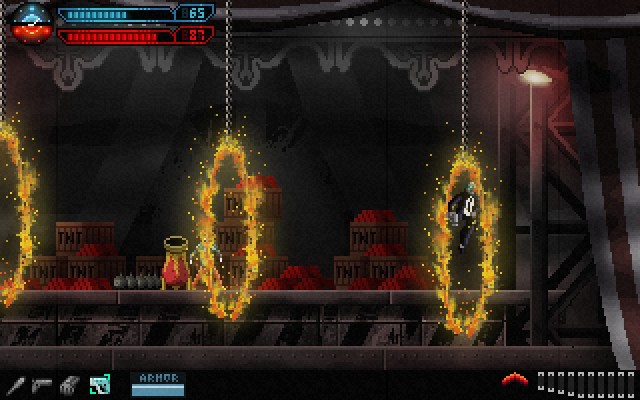640x400 pixels.
Task: Select the highlighted cyan weapon slot
Action: pos(99,383)
